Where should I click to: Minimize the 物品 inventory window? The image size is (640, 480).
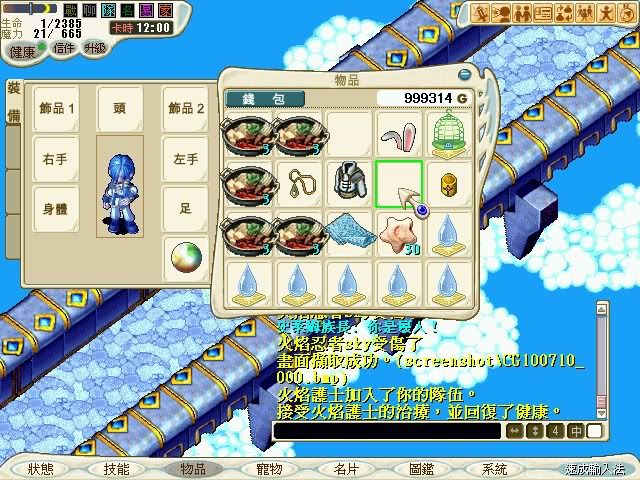point(464,75)
